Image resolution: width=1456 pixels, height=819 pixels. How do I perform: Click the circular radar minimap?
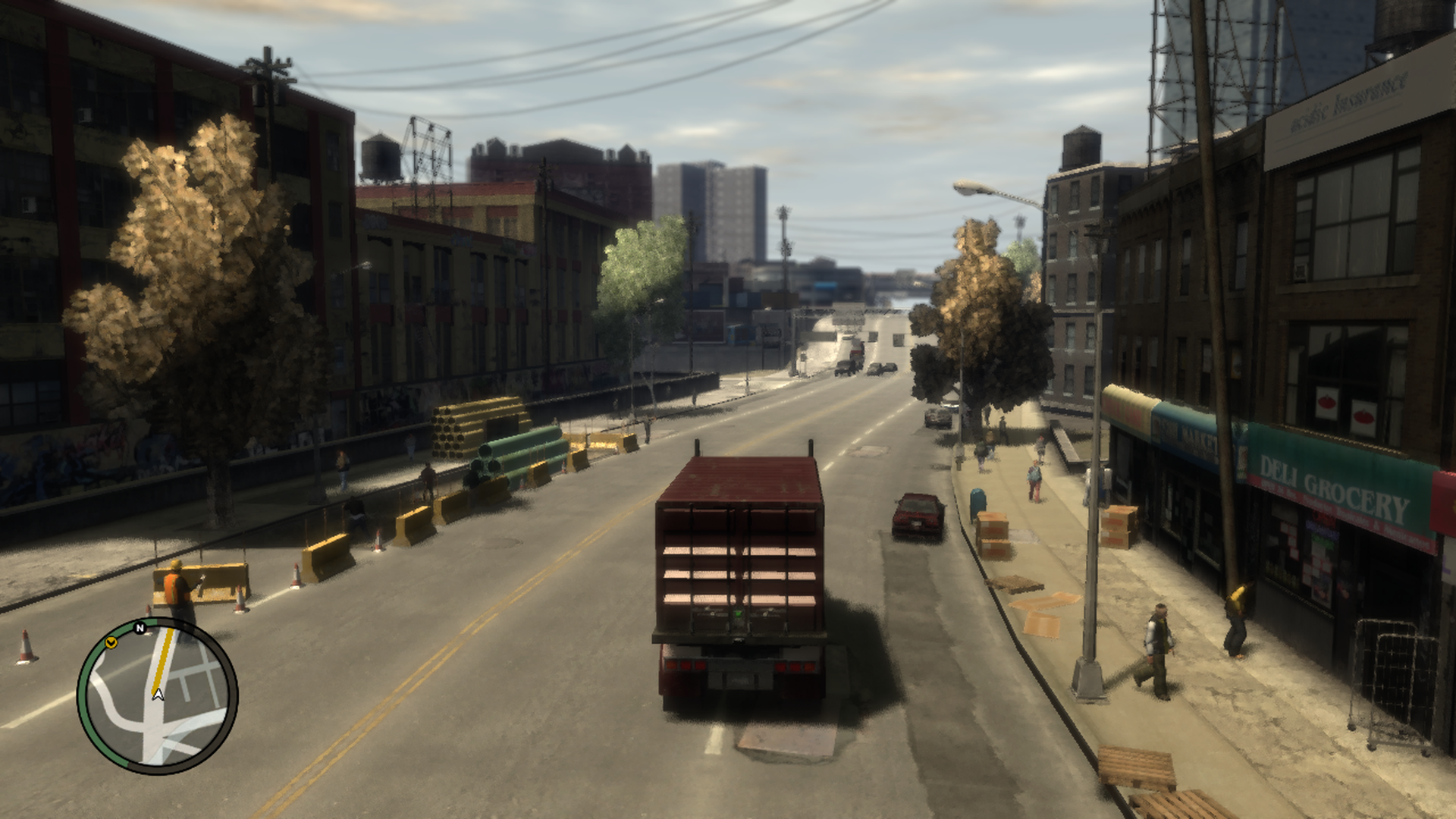click(x=158, y=696)
